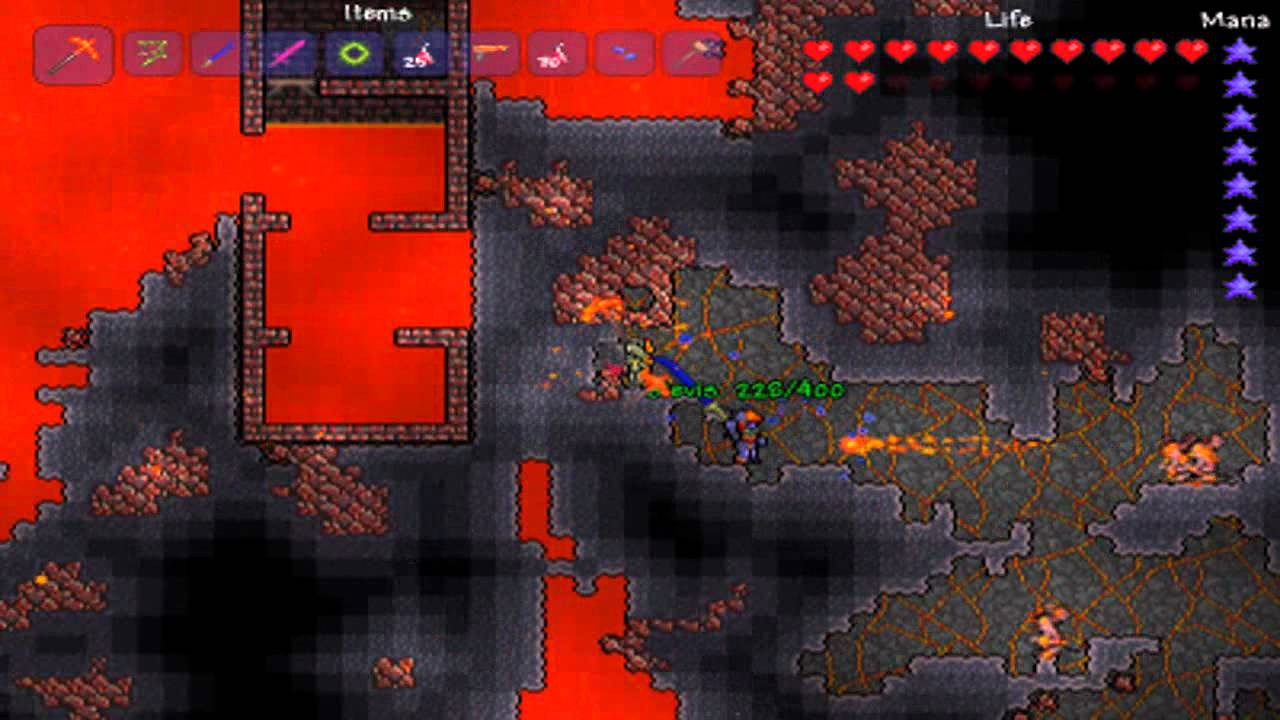Equip the blue sword in the hotbar

219,54
